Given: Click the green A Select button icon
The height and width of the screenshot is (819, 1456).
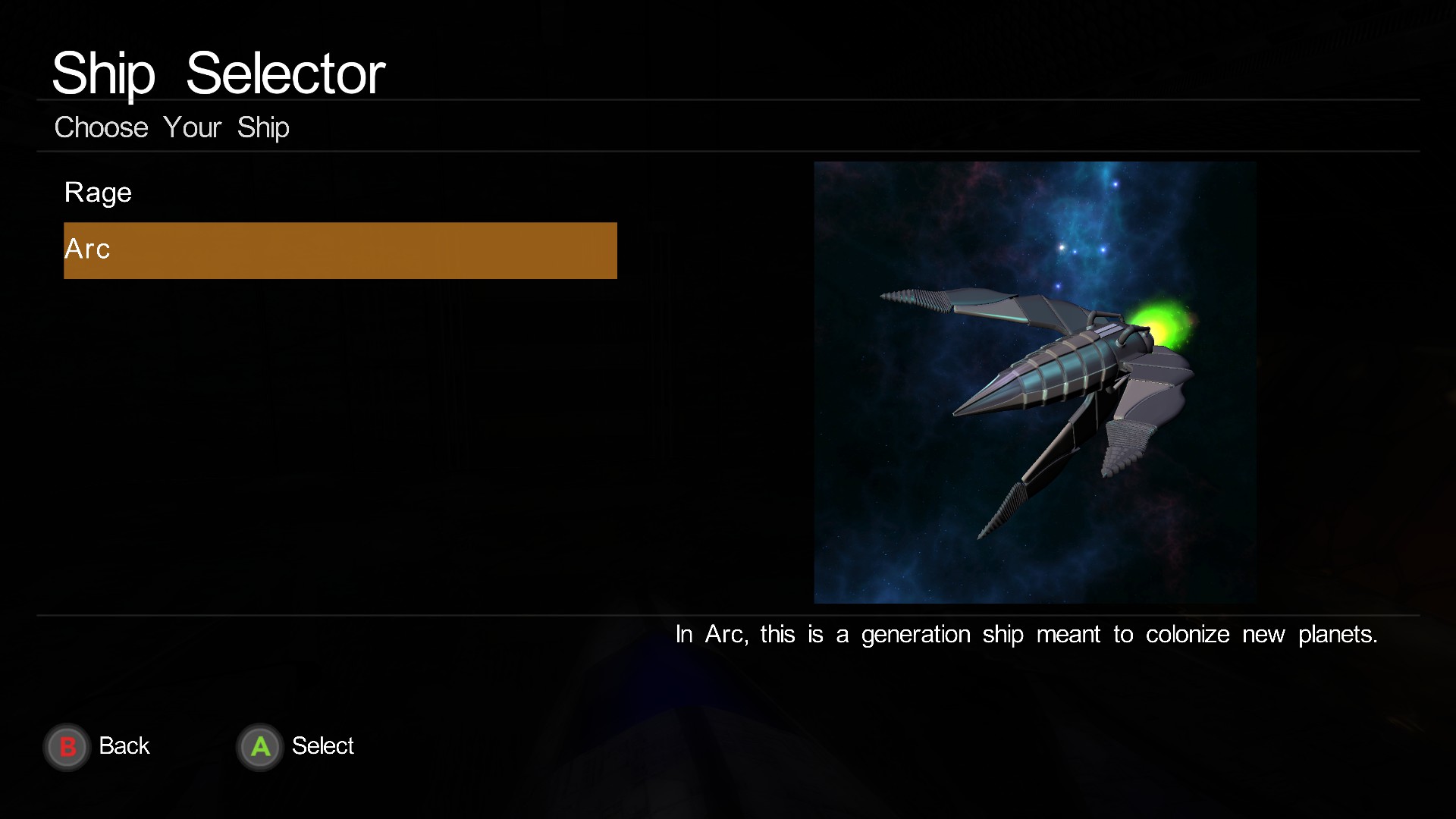Looking at the screenshot, I should [259, 746].
